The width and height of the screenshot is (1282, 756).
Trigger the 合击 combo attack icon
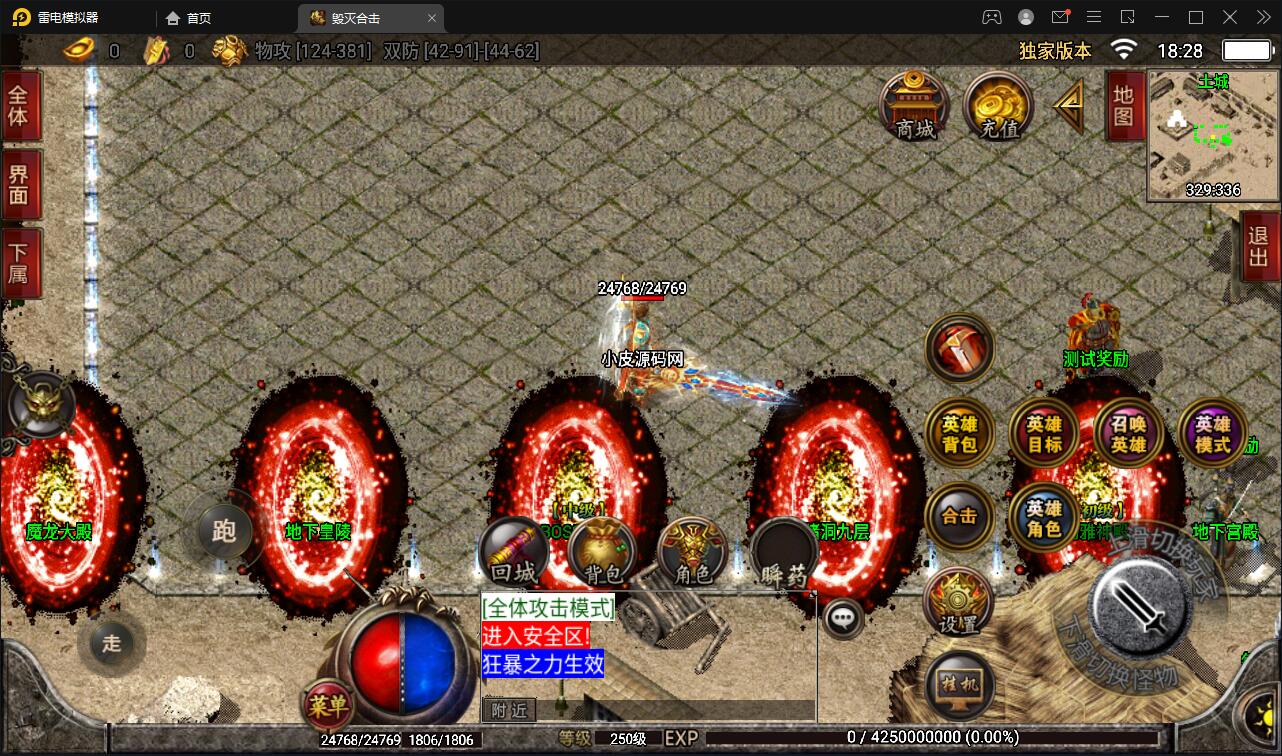pyautogui.click(x=959, y=516)
